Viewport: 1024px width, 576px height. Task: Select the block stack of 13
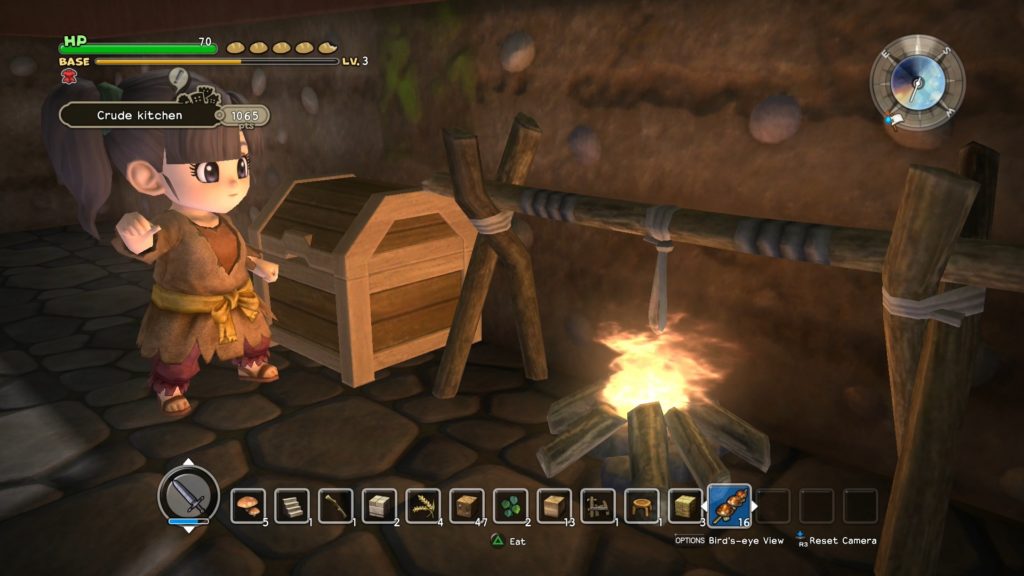click(555, 505)
